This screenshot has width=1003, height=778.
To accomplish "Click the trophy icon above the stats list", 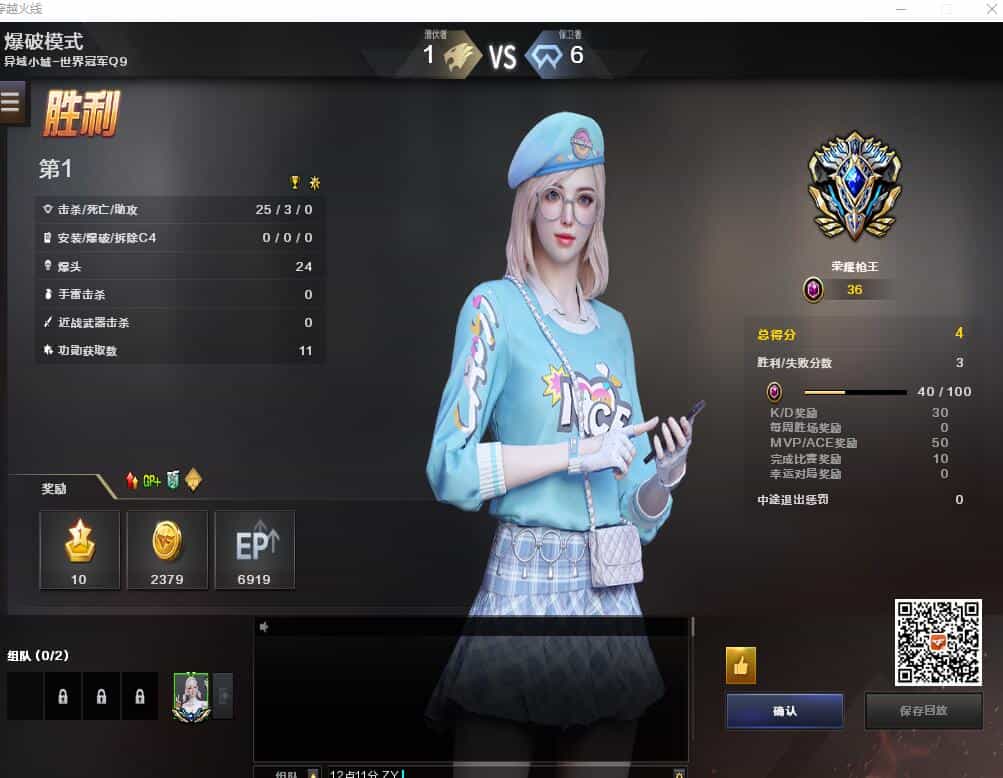I will [295, 182].
